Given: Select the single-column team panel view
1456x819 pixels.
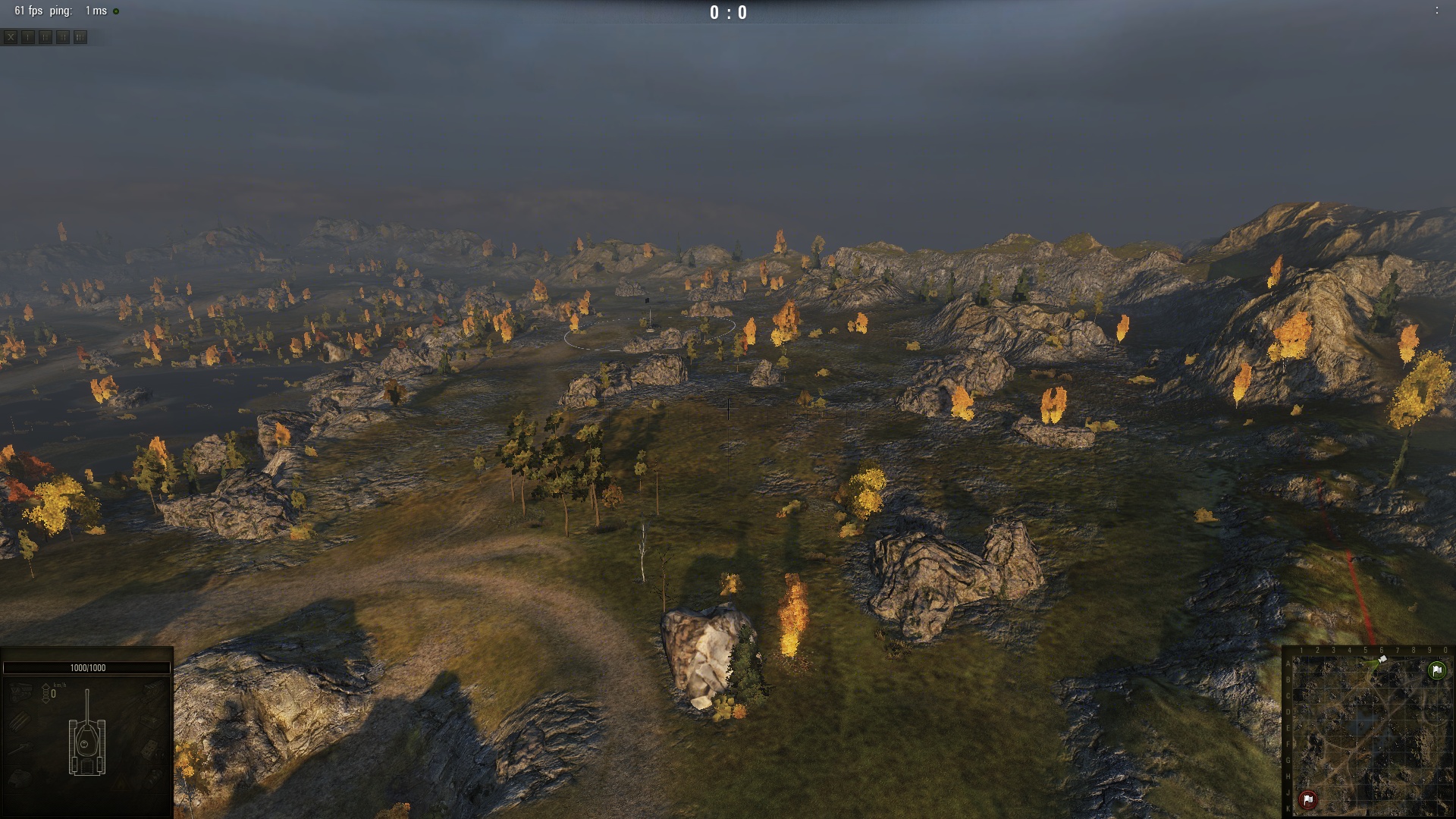Looking at the screenshot, I should pyautogui.click(x=28, y=36).
